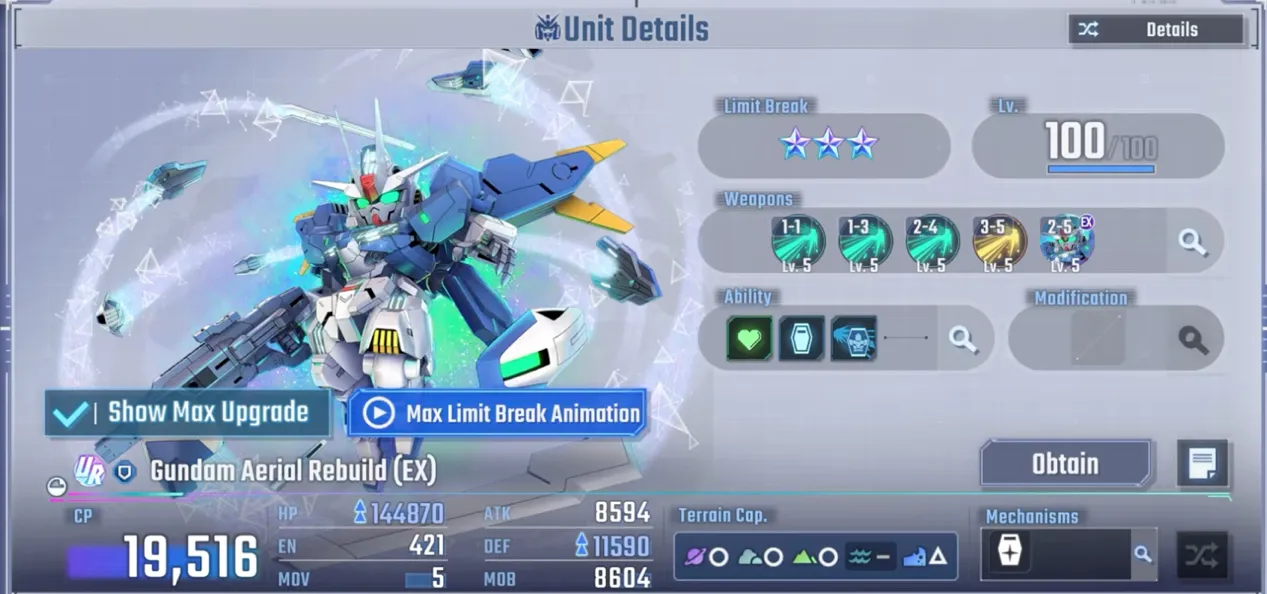The image size is (1267, 594).
Task: Select the mech head ability icon
Action: tap(853, 338)
